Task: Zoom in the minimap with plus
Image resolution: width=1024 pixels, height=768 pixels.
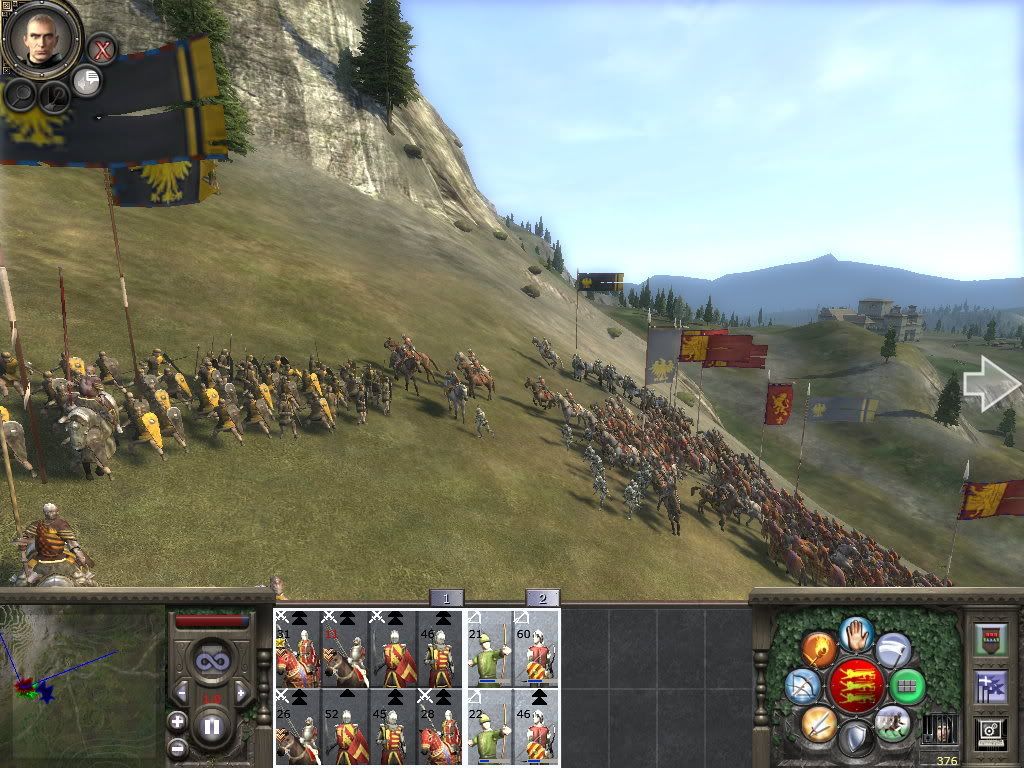Action: (x=178, y=721)
